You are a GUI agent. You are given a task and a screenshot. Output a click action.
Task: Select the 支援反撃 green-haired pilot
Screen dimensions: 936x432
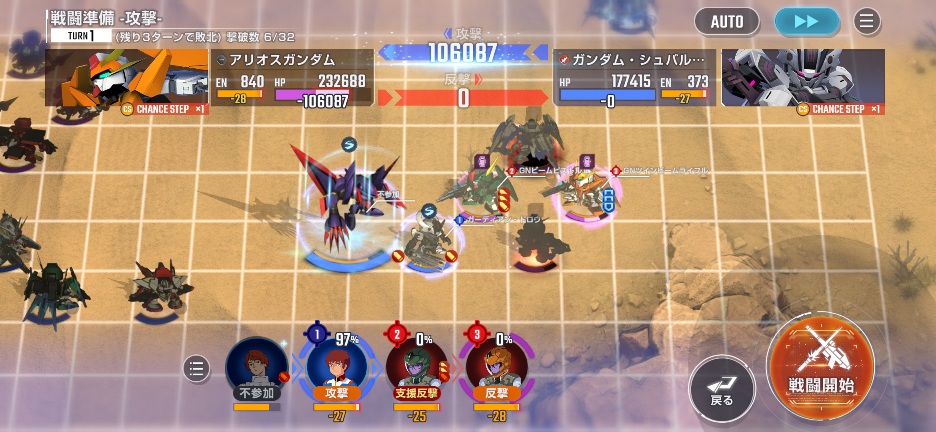[x=416, y=367]
